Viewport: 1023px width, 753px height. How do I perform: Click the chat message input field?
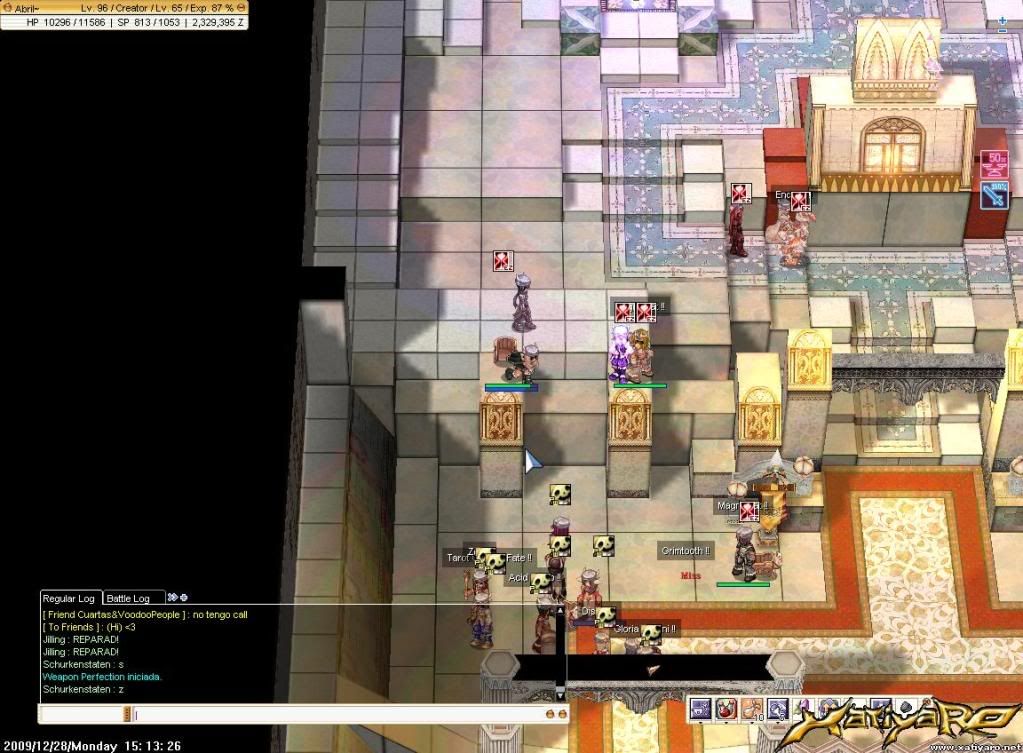[340, 714]
